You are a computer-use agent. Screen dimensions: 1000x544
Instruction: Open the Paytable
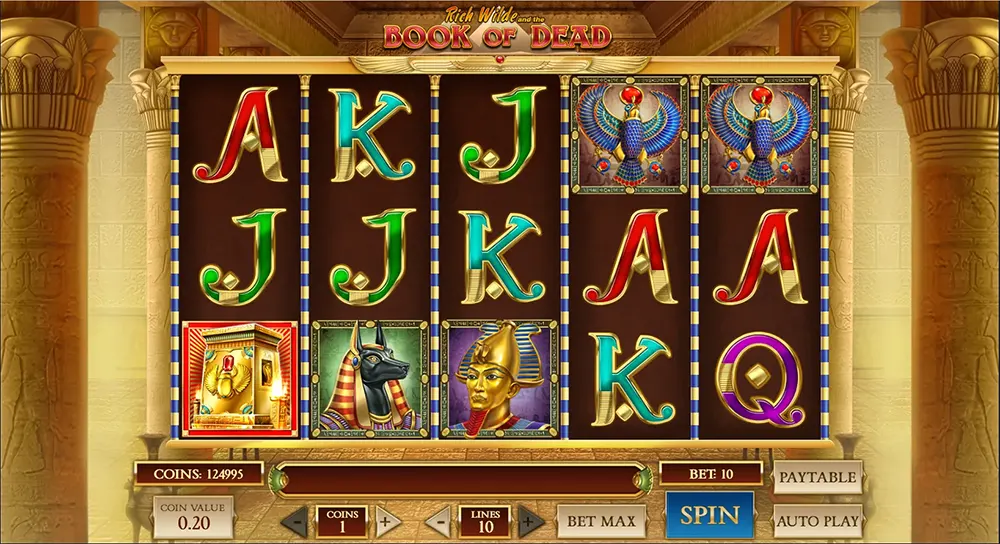tap(817, 478)
